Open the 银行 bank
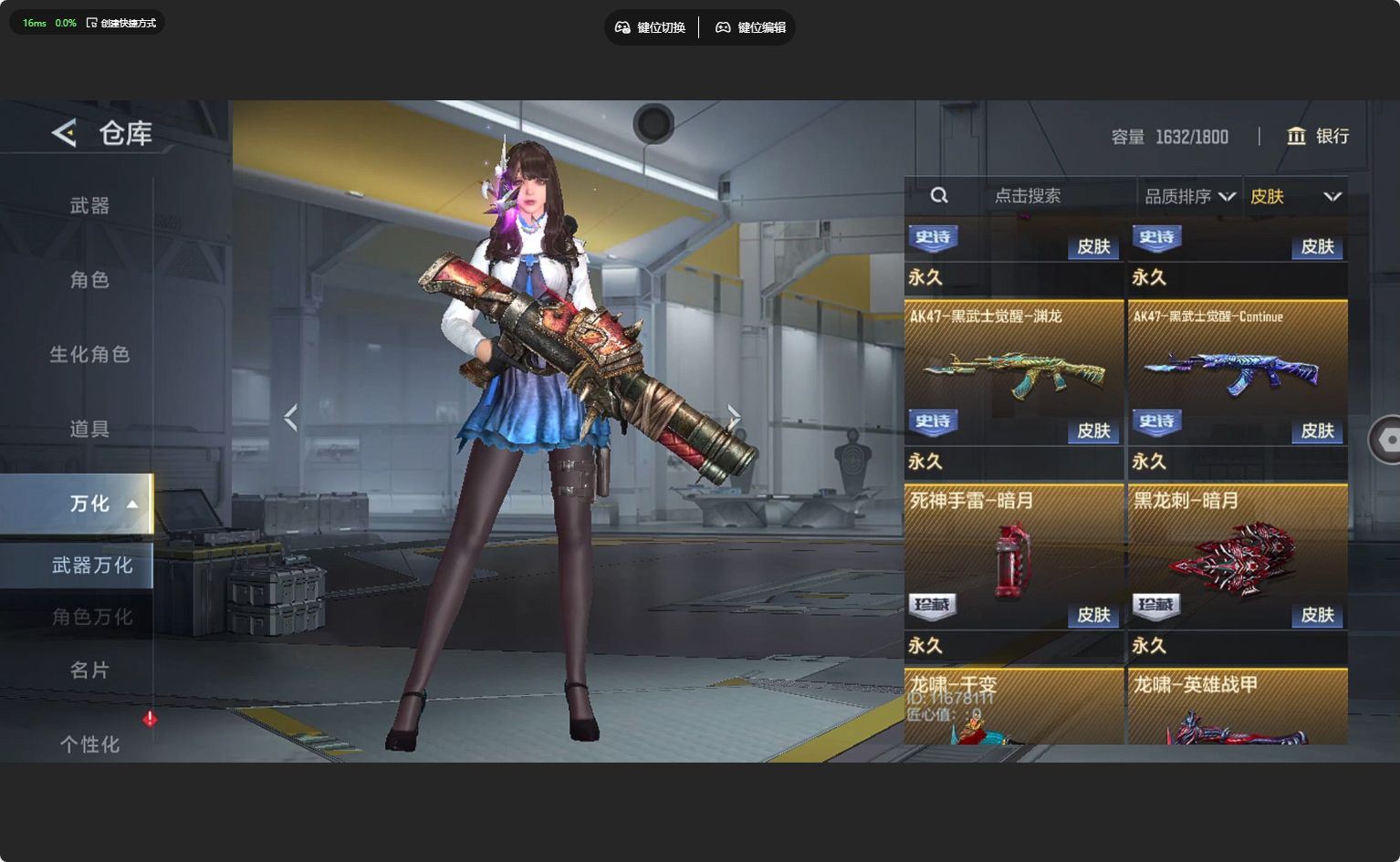This screenshot has width=1400, height=862. tap(1318, 136)
